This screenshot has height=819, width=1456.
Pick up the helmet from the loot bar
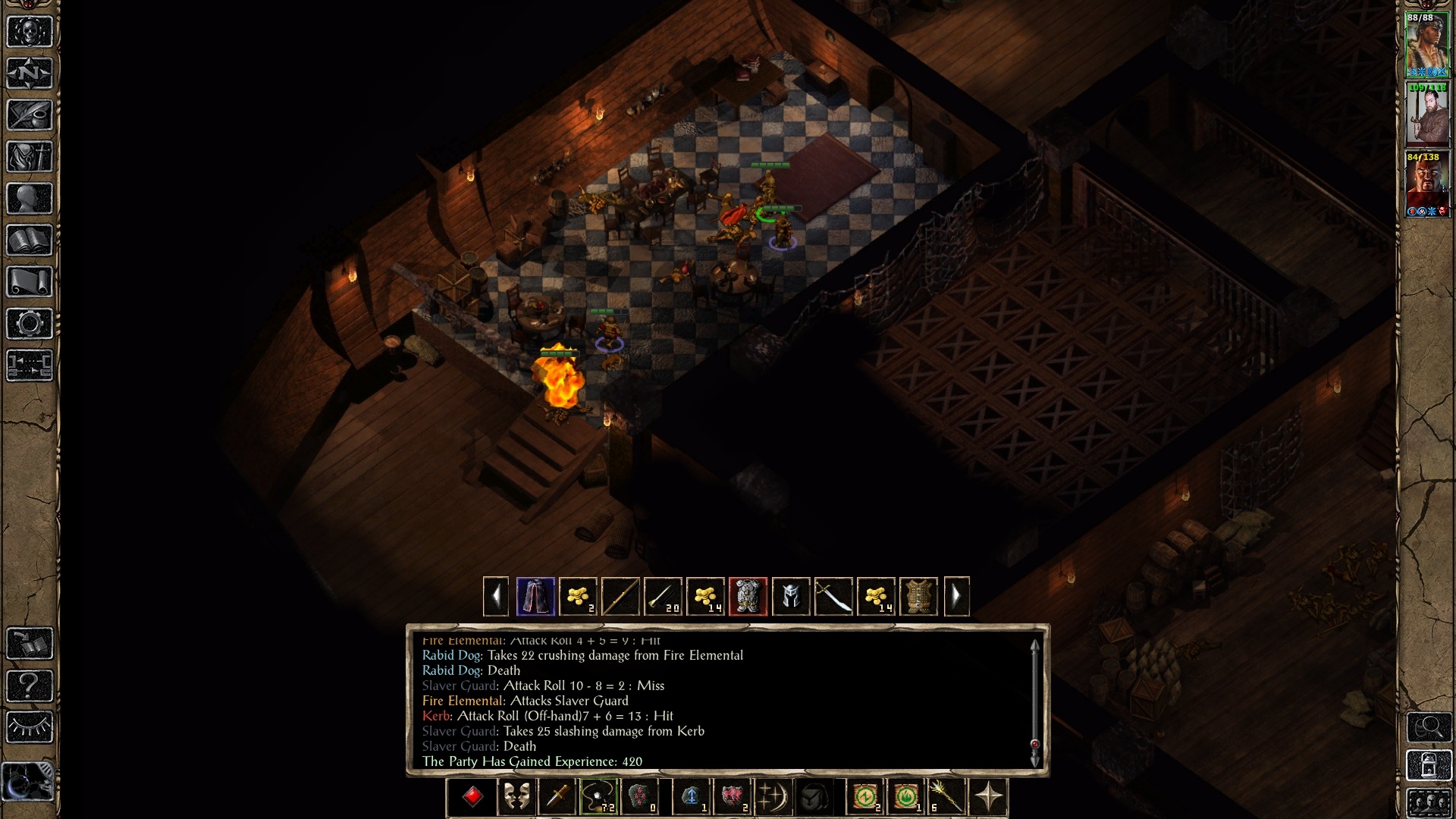(790, 597)
